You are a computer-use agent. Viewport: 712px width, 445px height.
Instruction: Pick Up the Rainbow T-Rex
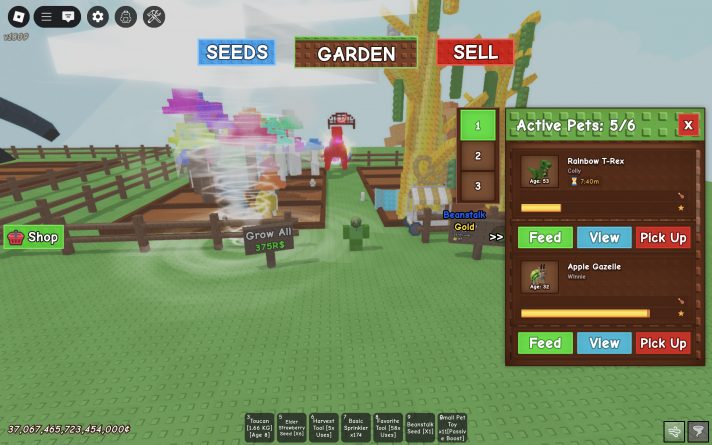click(663, 237)
